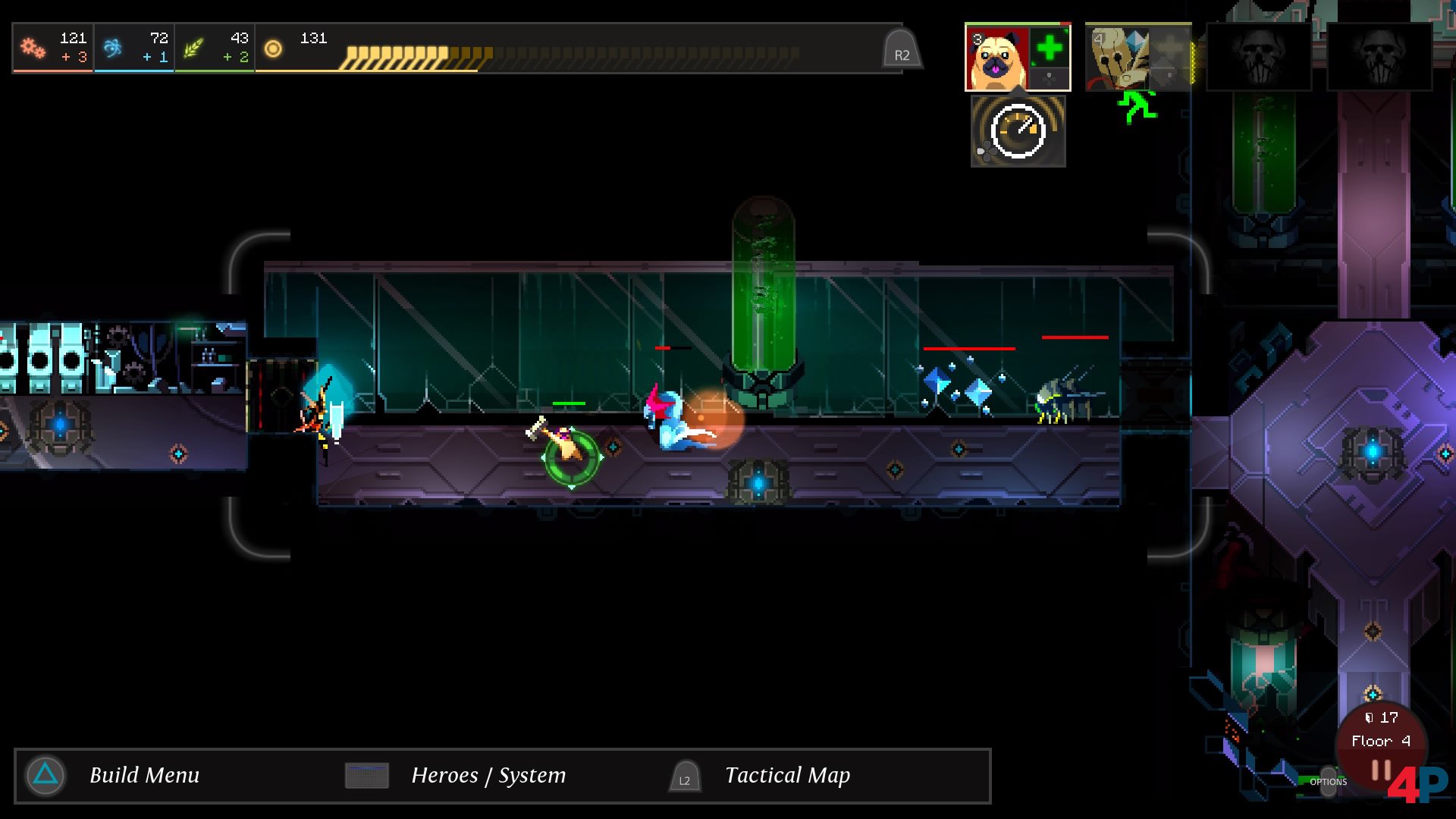Select the pug hero portrait
1456x819 pixels.
tap(996, 58)
